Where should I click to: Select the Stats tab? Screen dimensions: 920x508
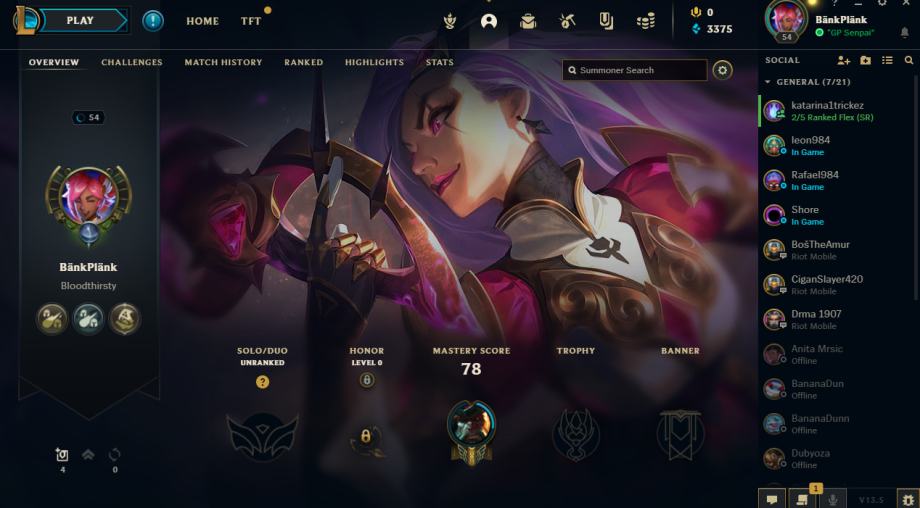click(439, 62)
